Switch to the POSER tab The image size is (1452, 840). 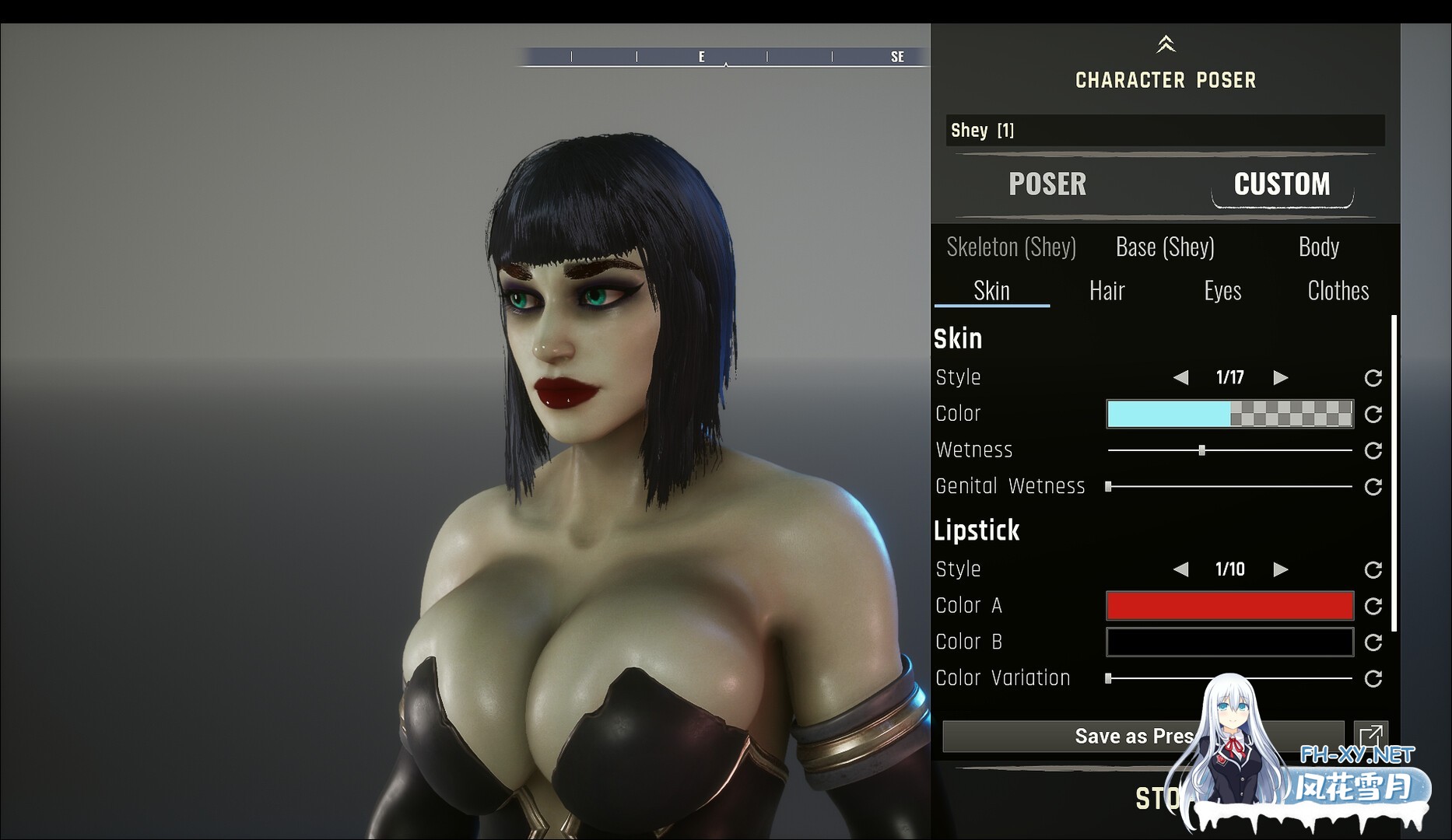(x=1047, y=184)
